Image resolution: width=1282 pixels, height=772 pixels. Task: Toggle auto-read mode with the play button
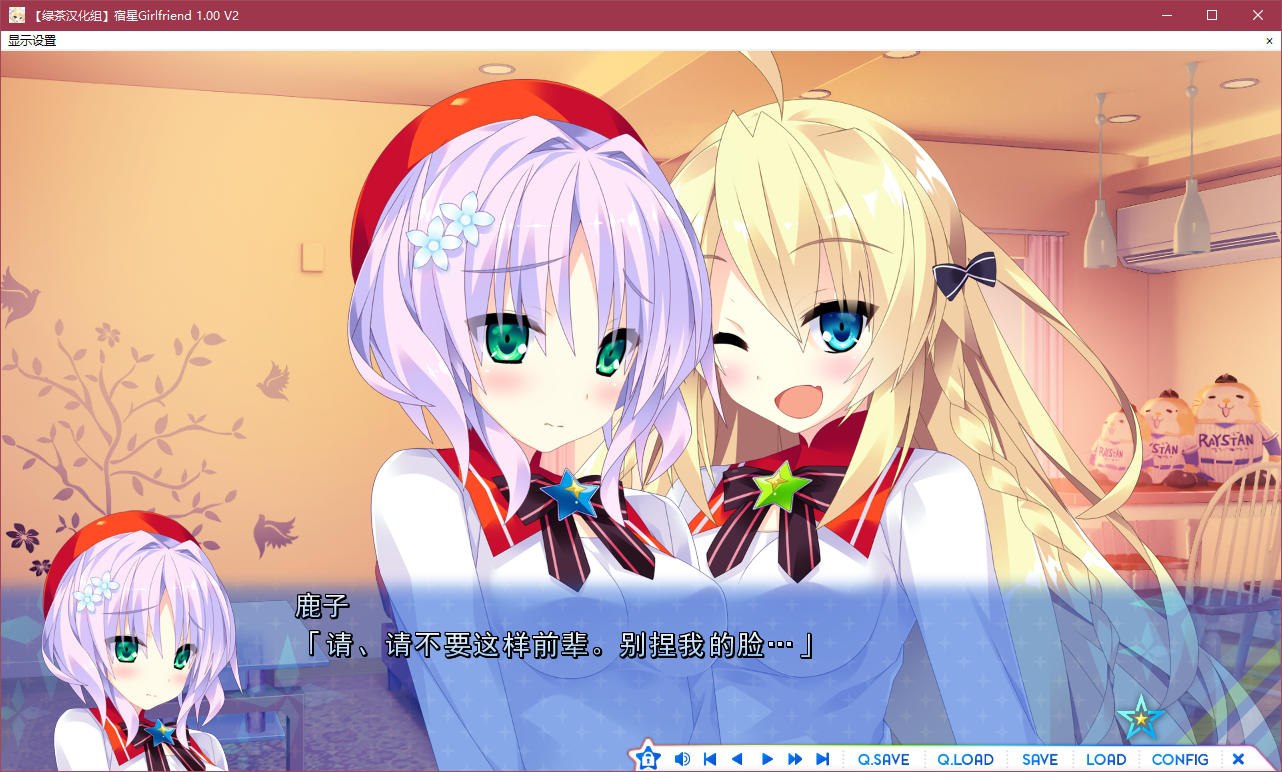766,758
